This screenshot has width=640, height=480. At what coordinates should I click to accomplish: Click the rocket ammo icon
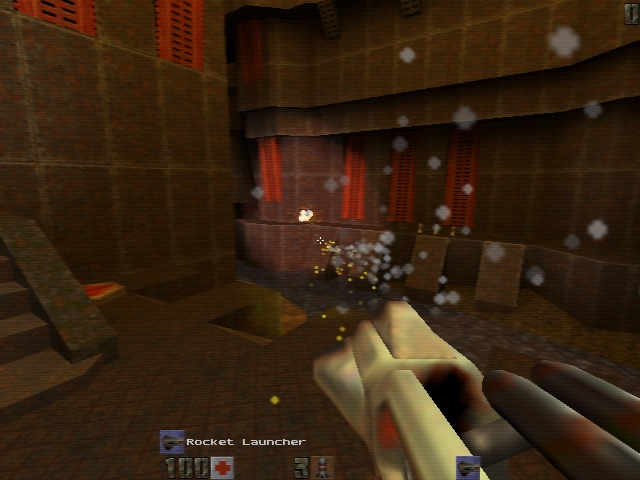pos(323,467)
